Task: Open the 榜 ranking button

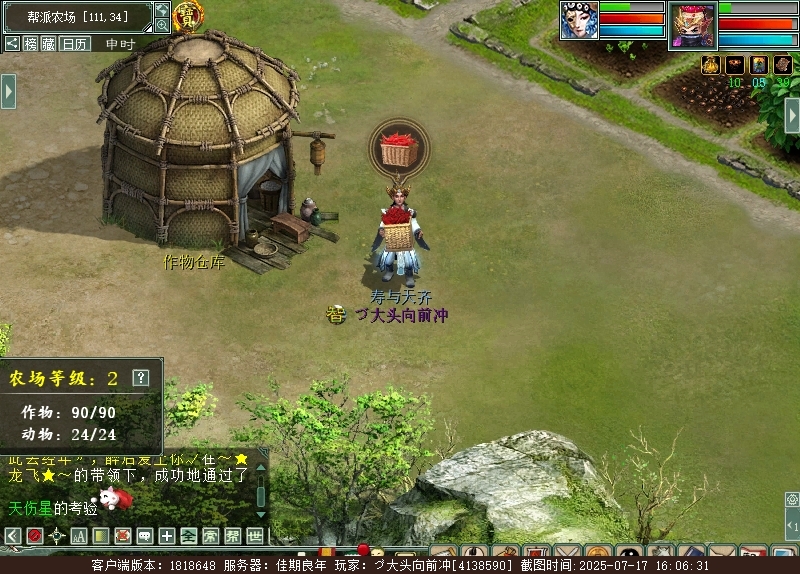Action: click(31, 43)
